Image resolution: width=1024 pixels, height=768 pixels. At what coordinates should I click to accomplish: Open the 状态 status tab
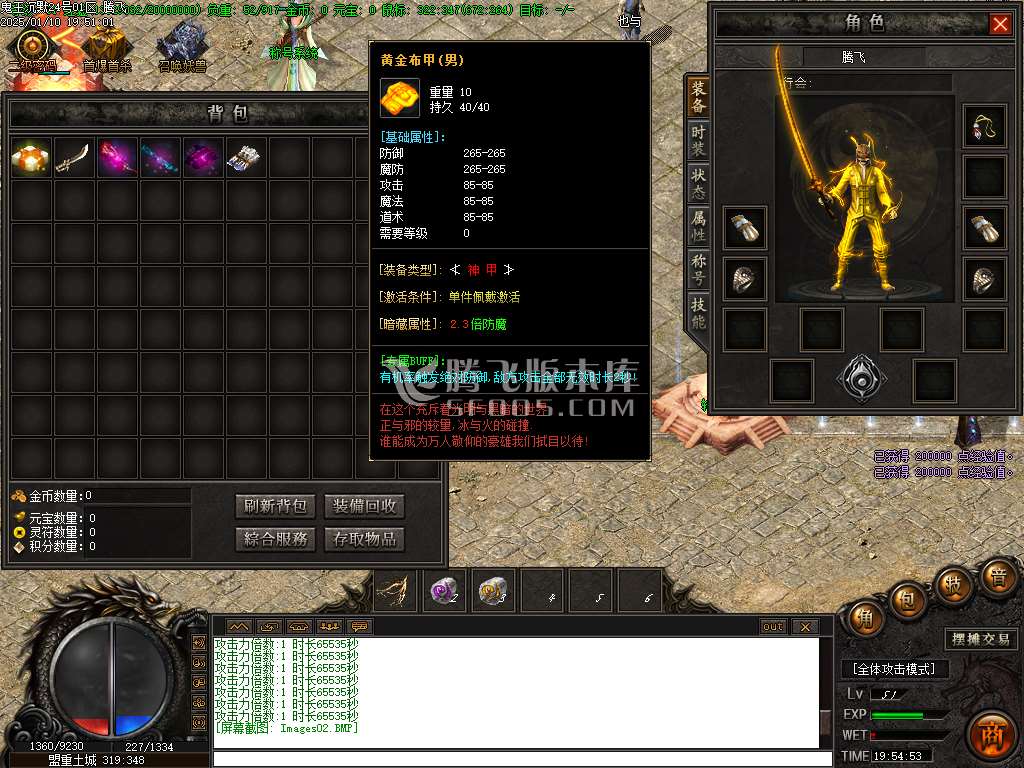point(698,185)
